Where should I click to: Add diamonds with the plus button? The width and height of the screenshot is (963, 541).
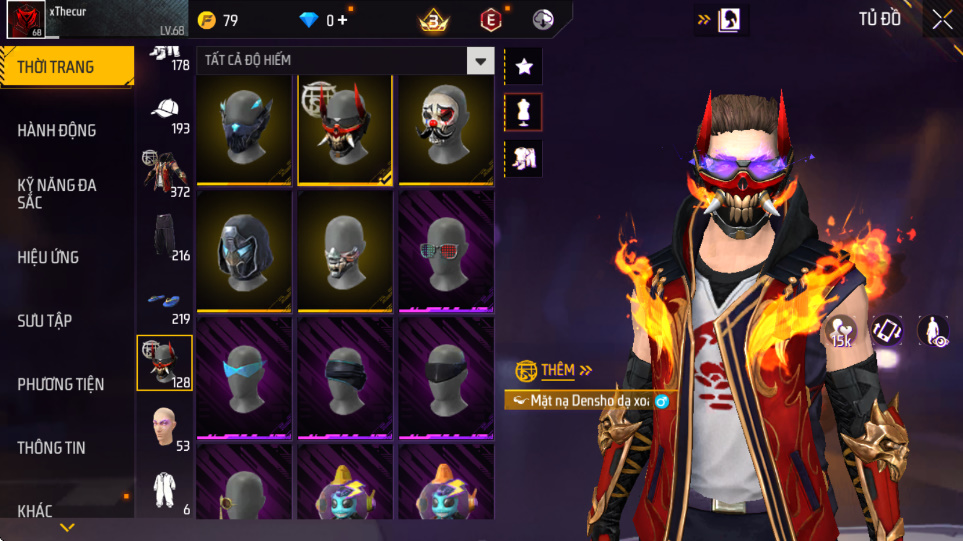coord(343,20)
